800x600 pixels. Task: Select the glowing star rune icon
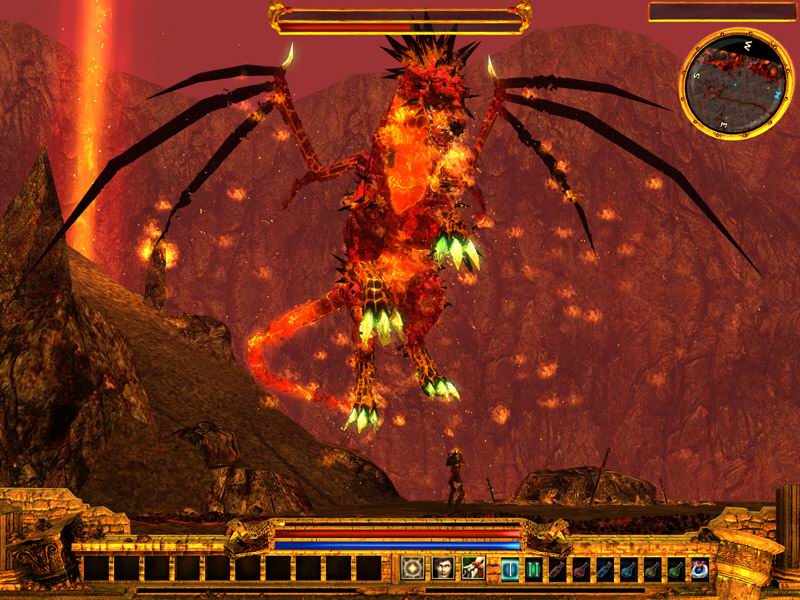412,568
